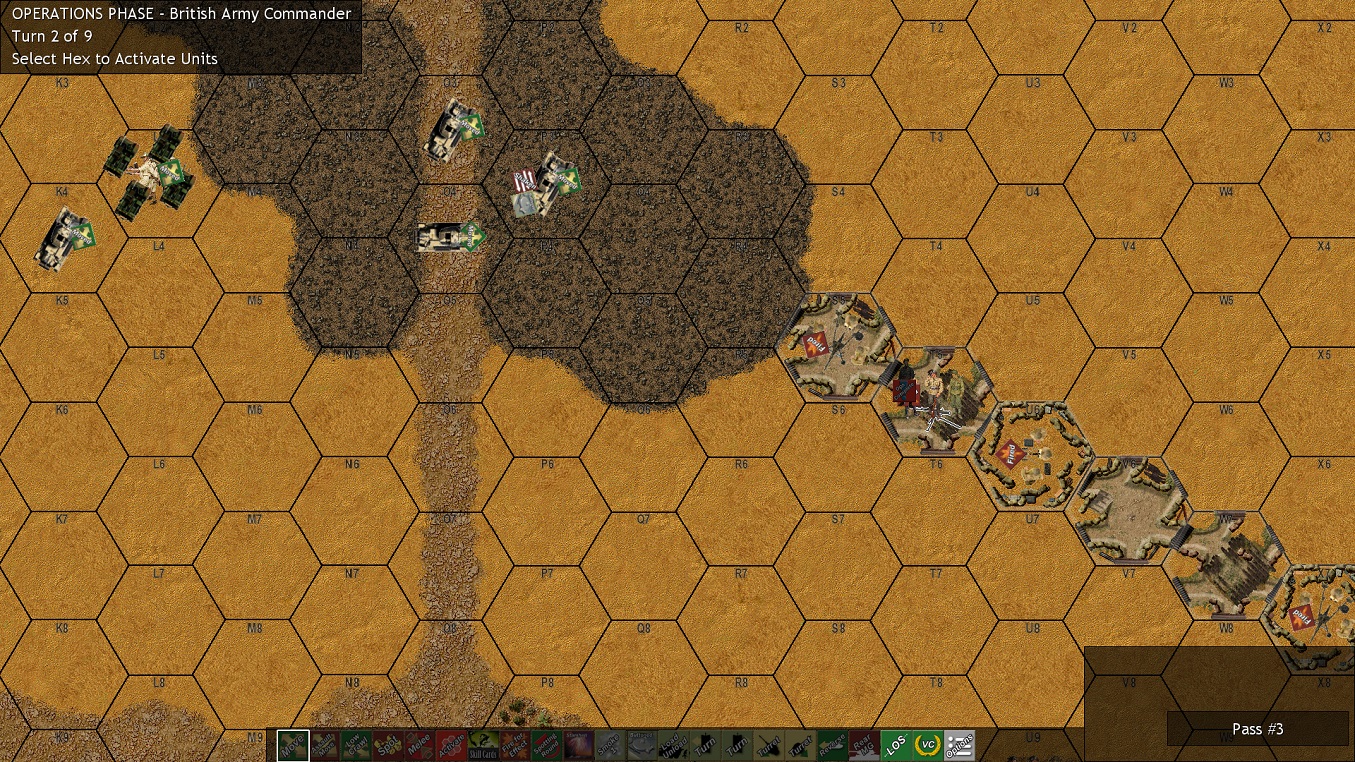
Task: Select the Move order icon
Action: (x=293, y=745)
